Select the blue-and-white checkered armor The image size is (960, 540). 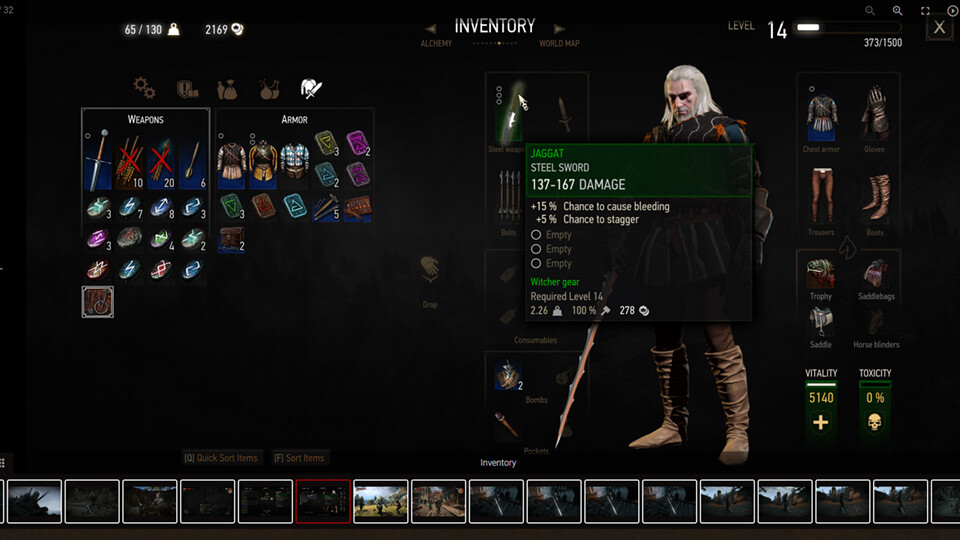tap(294, 160)
